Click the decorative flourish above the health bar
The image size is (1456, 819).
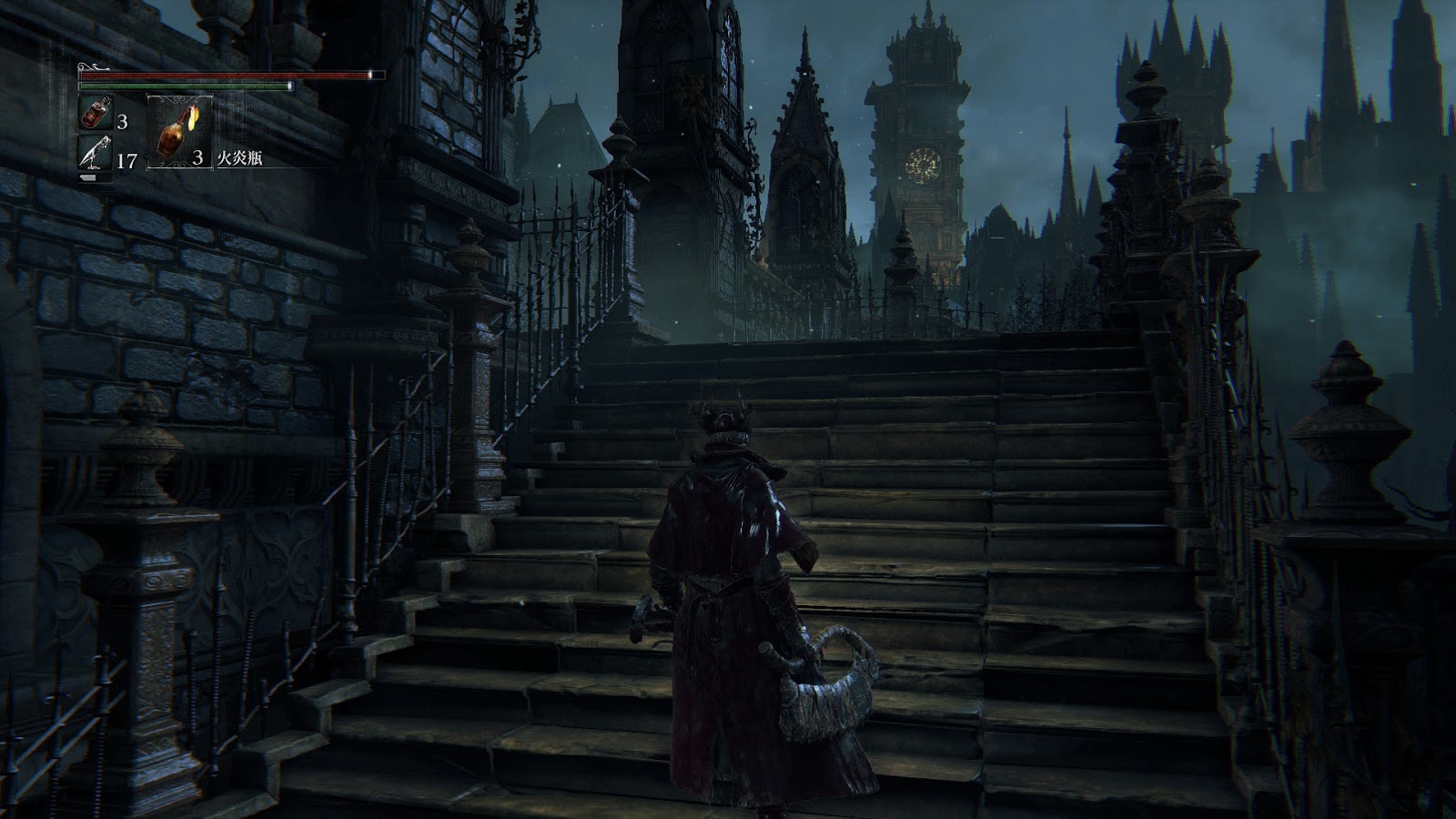[91, 66]
